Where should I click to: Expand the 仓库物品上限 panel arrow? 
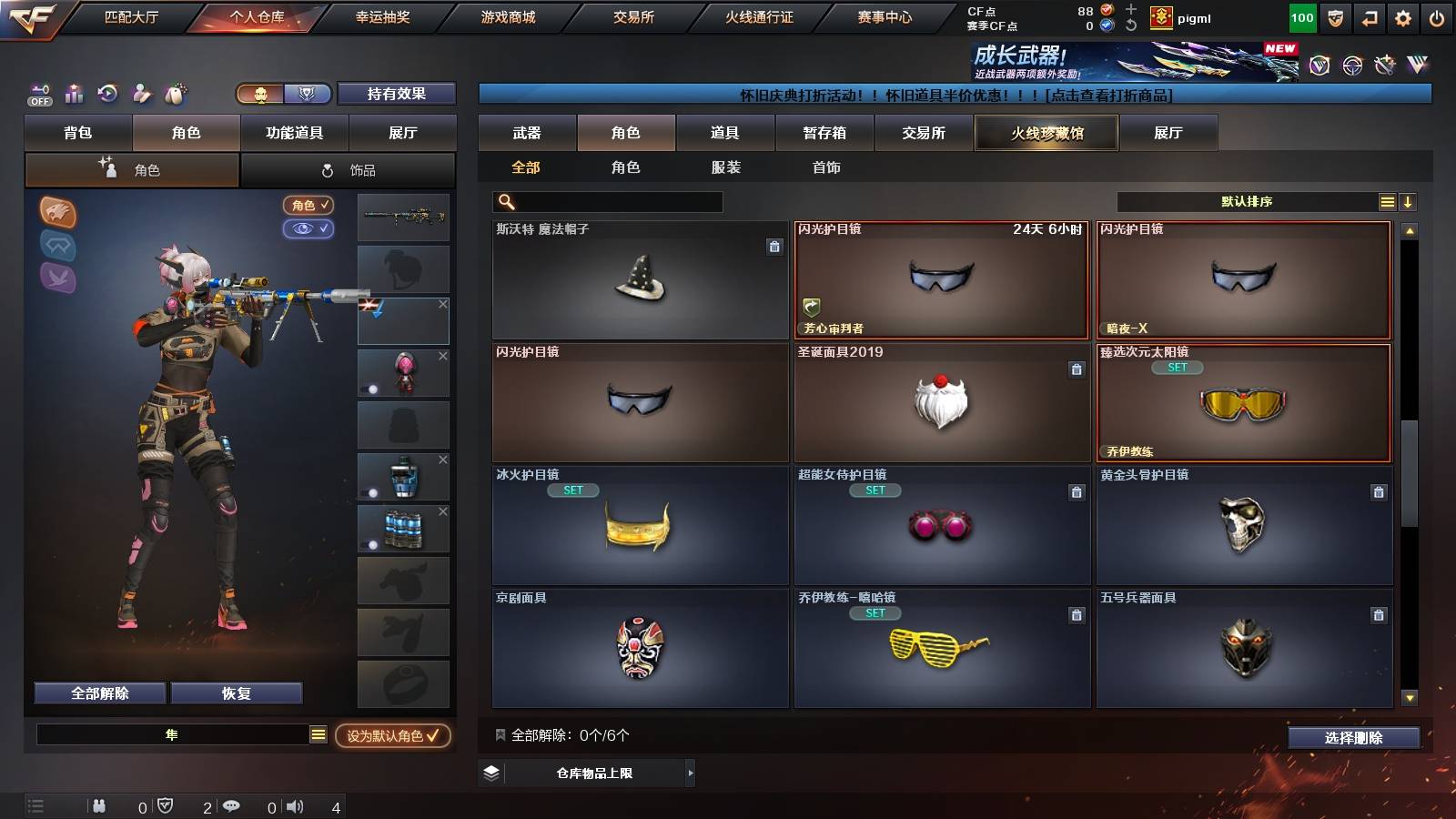(690, 773)
